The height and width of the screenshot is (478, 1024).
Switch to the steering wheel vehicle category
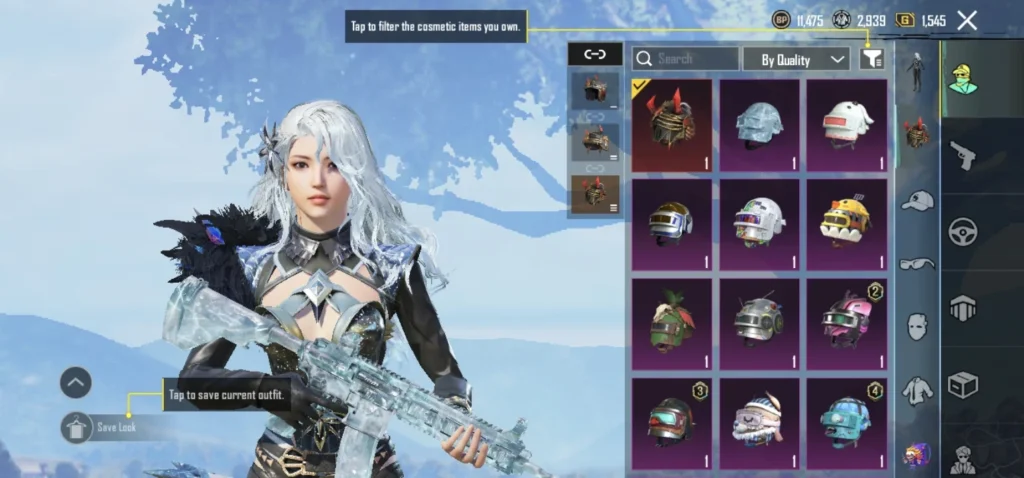pos(962,232)
